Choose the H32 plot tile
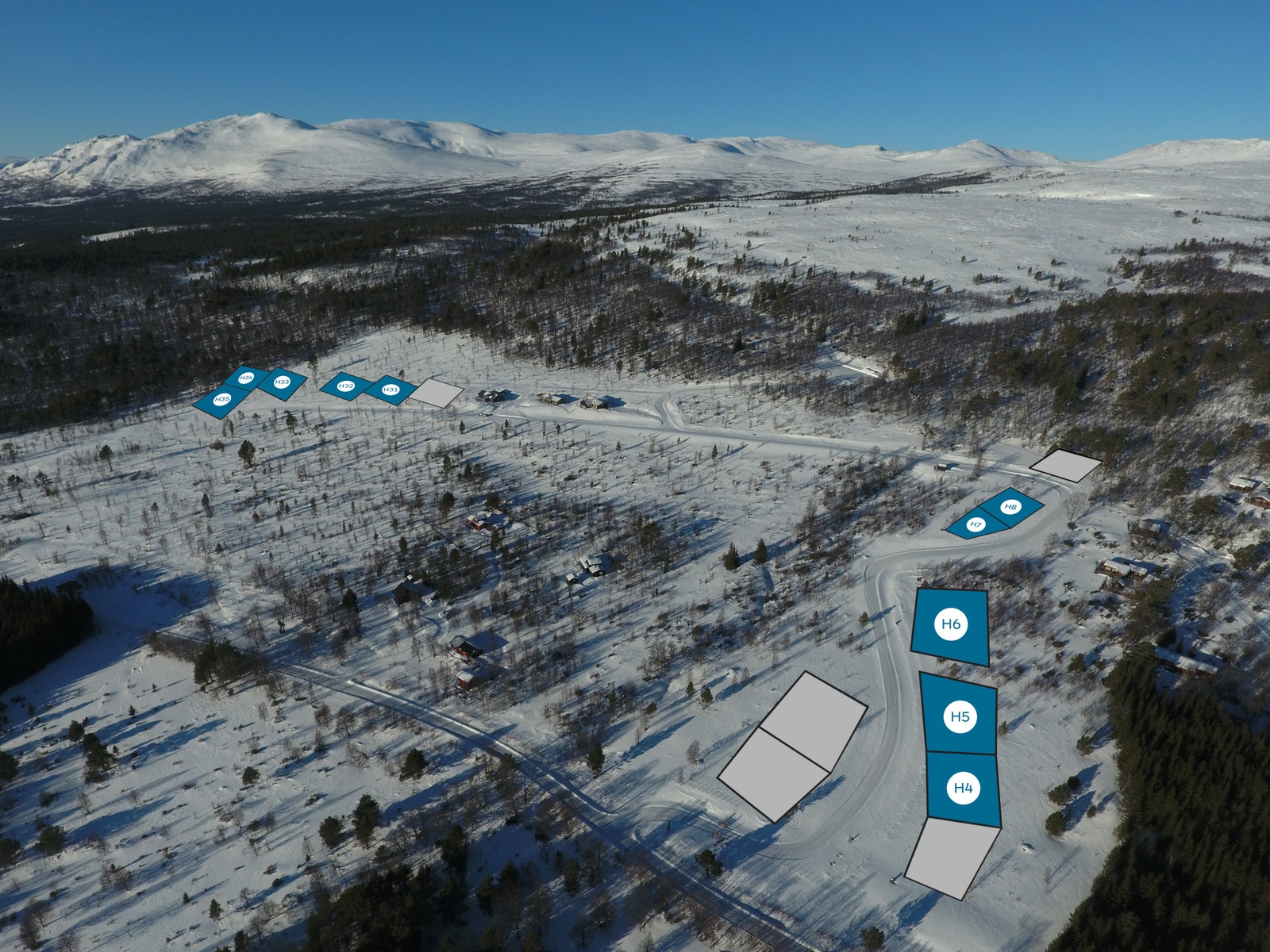The width and height of the screenshot is (1270, 952). click(x=345, y=386)
